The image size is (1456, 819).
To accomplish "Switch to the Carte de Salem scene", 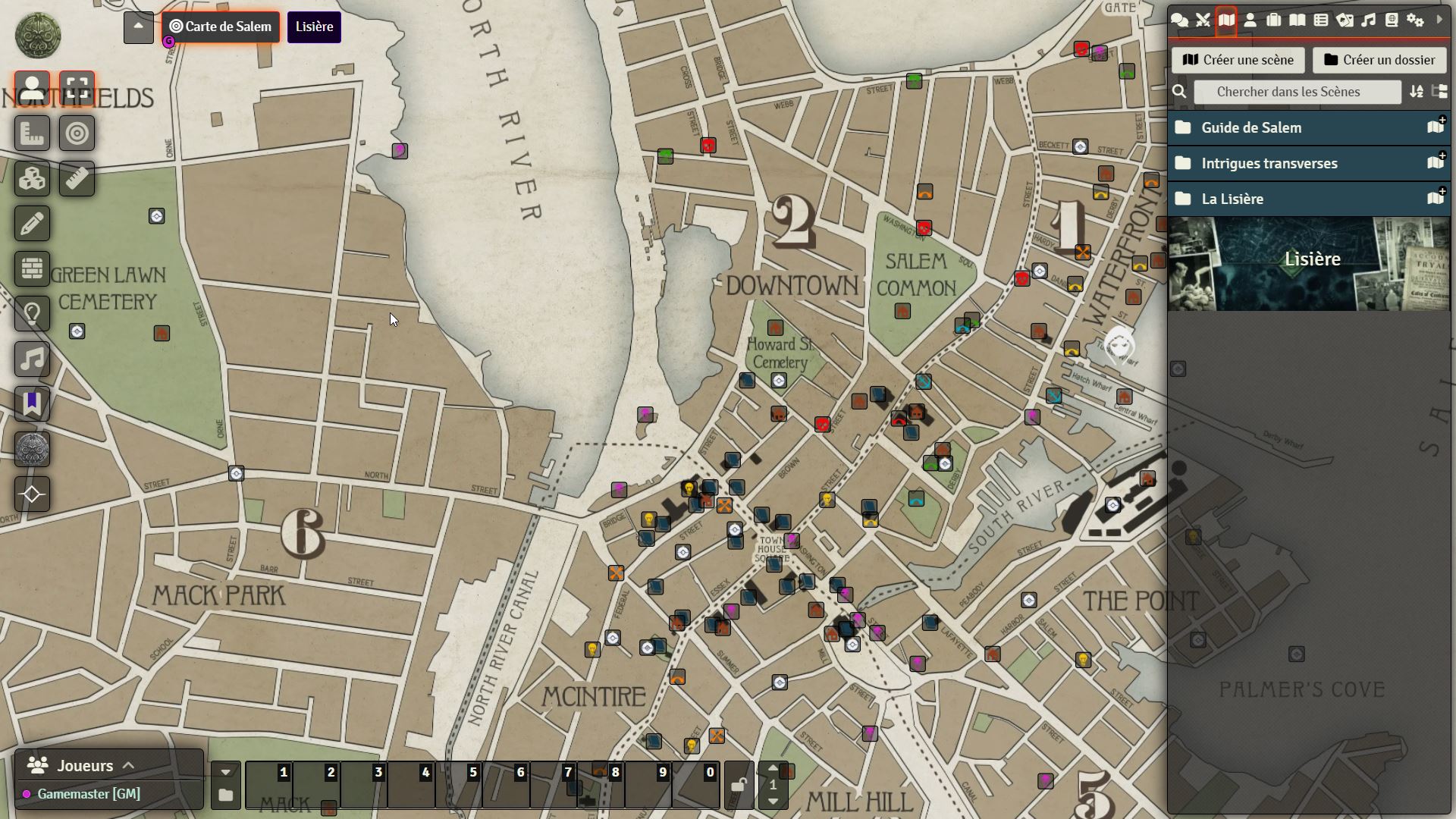I will [221, 27].
